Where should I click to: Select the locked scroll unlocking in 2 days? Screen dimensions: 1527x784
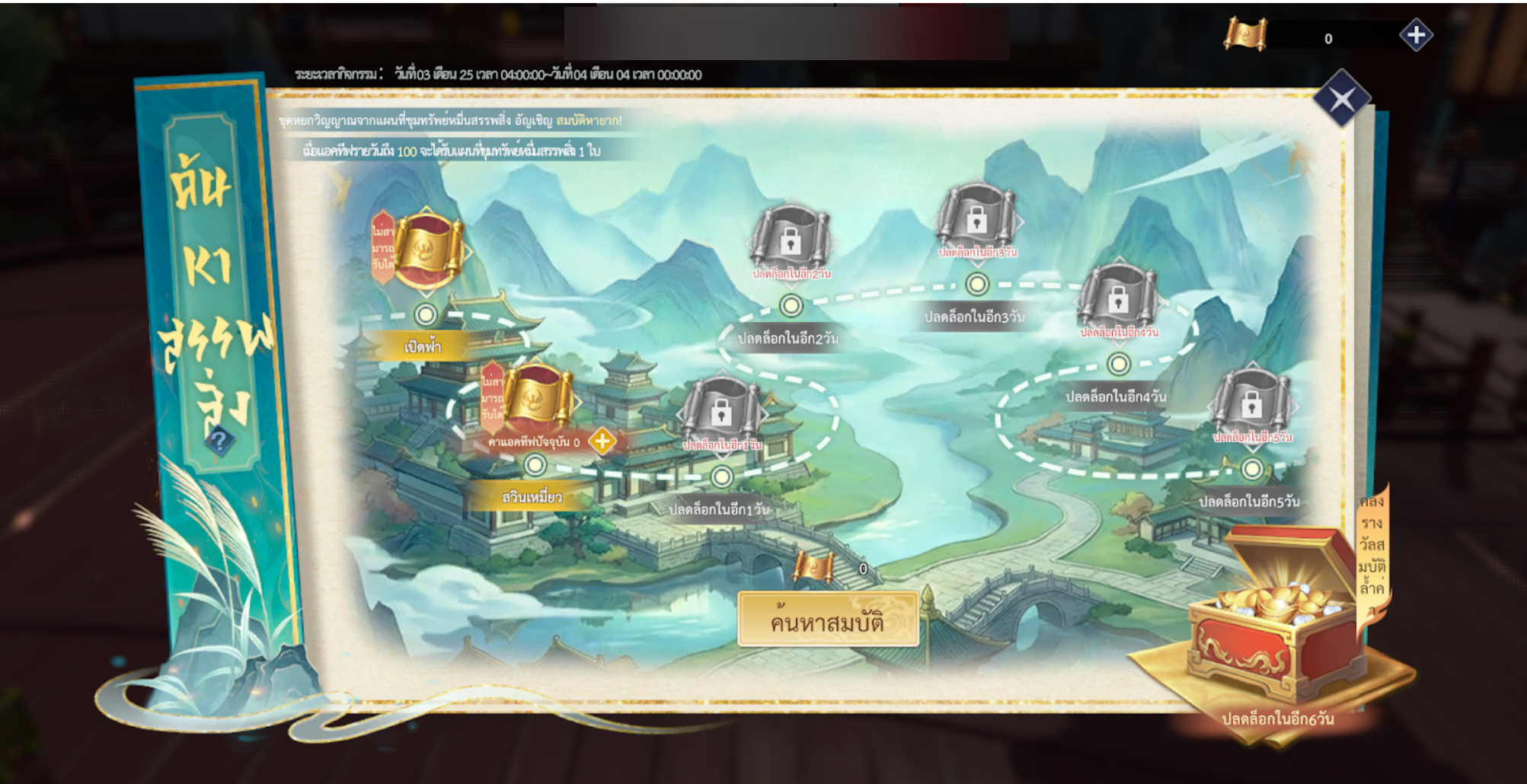pyautogui.click(x=790, y=239)
